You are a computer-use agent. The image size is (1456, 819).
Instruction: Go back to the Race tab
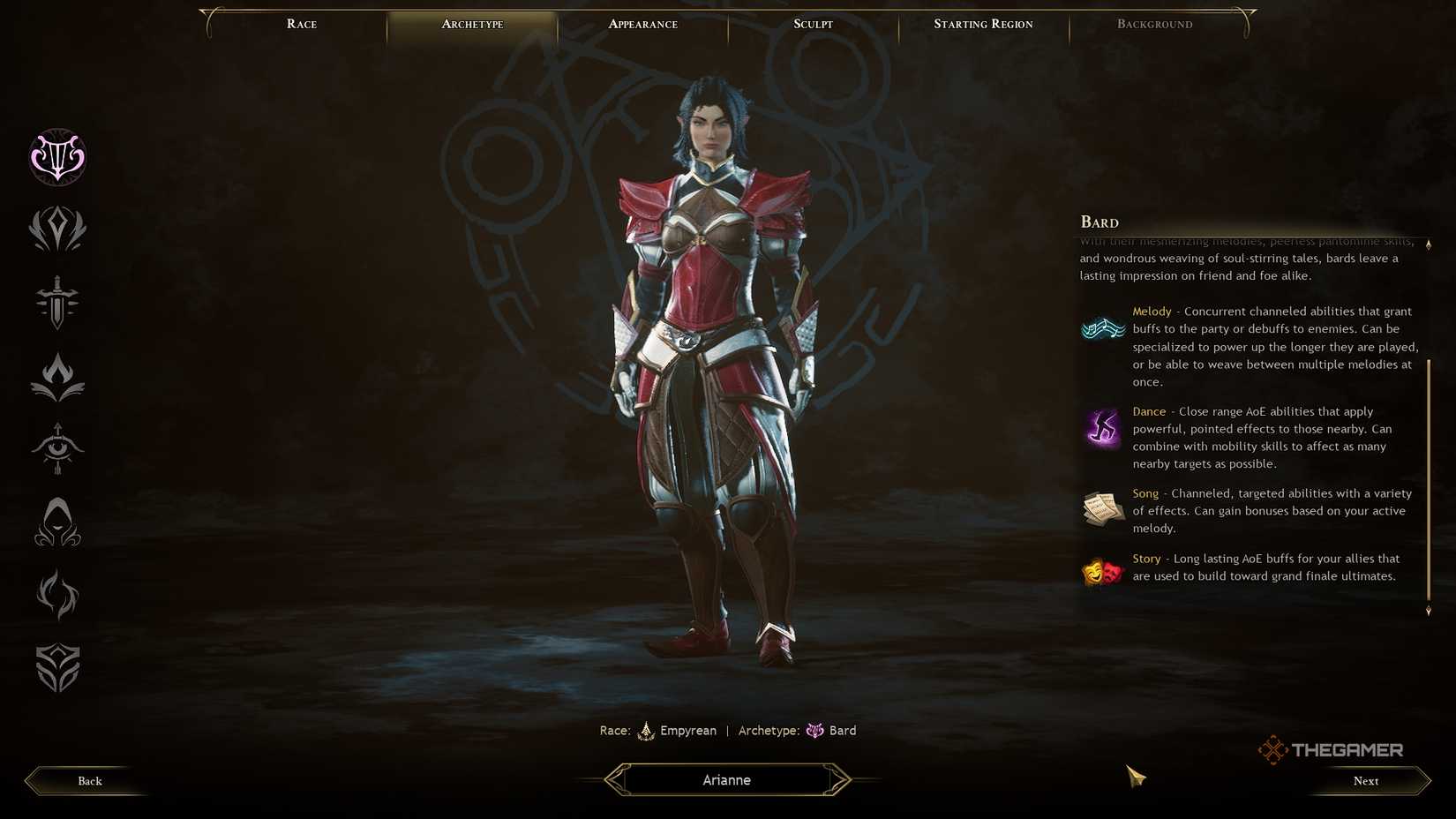coord(301,24)
